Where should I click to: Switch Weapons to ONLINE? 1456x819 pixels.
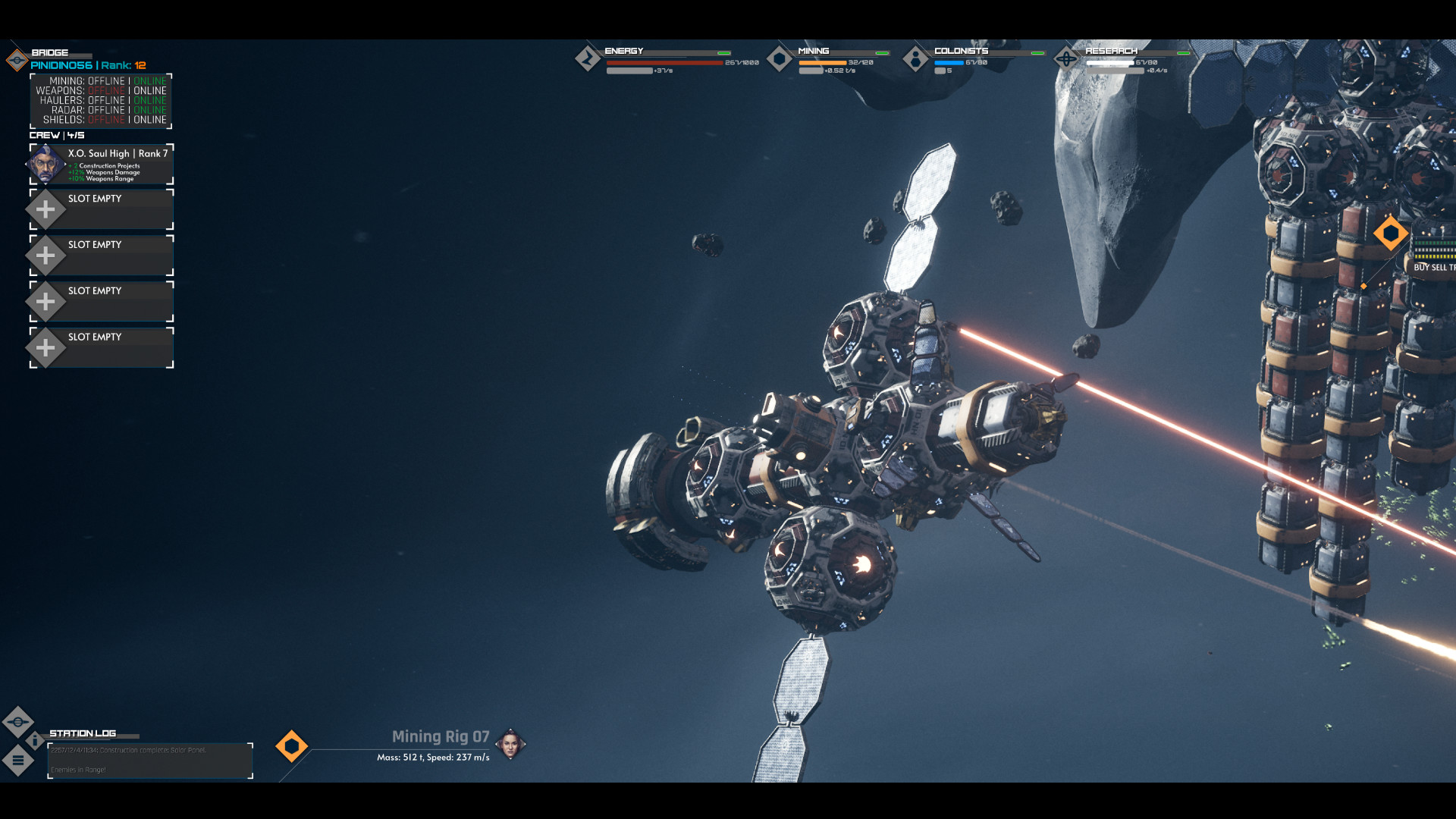149,91
